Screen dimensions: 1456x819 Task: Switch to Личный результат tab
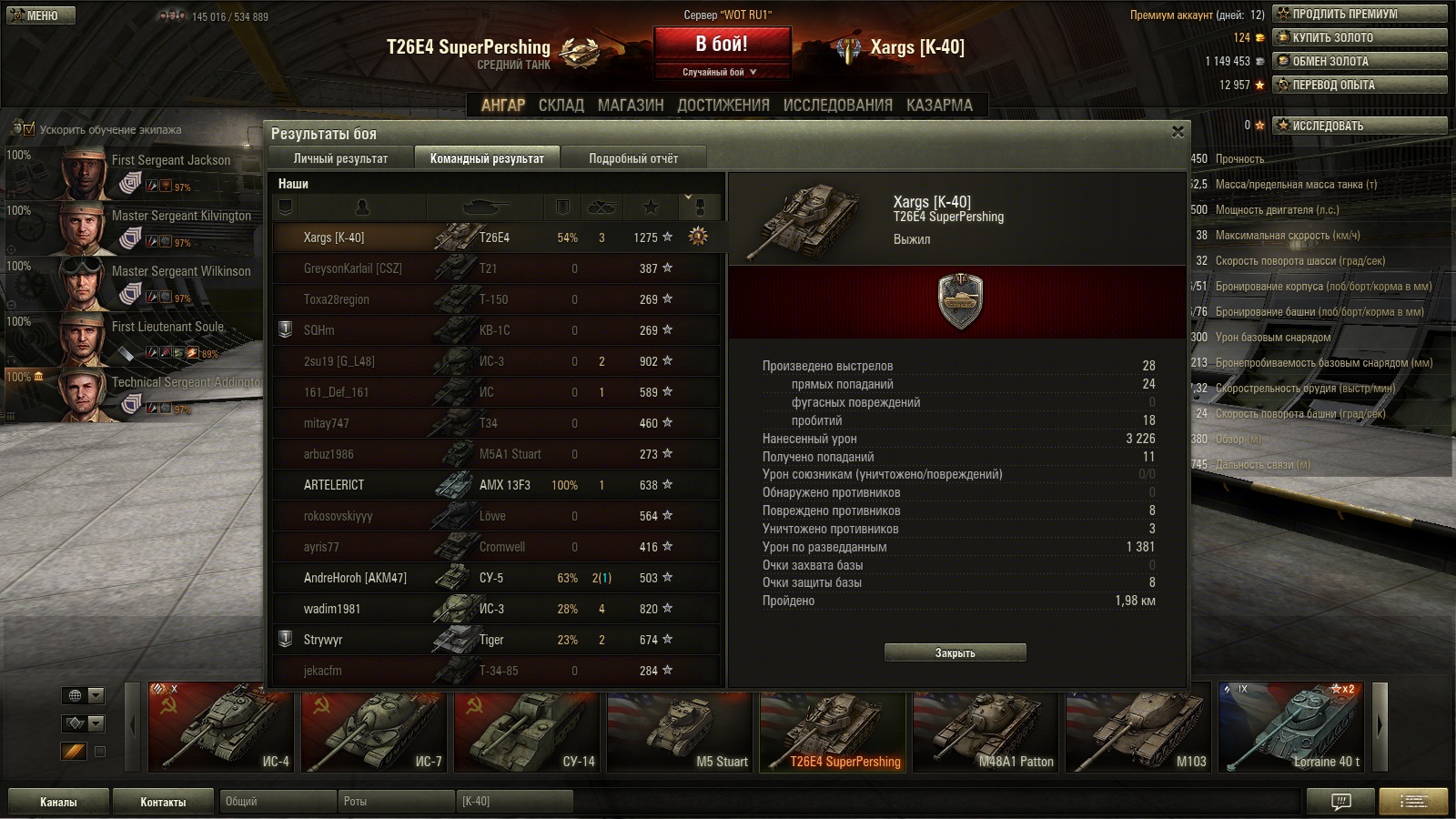pyautogui.click(x=340, y=158)
